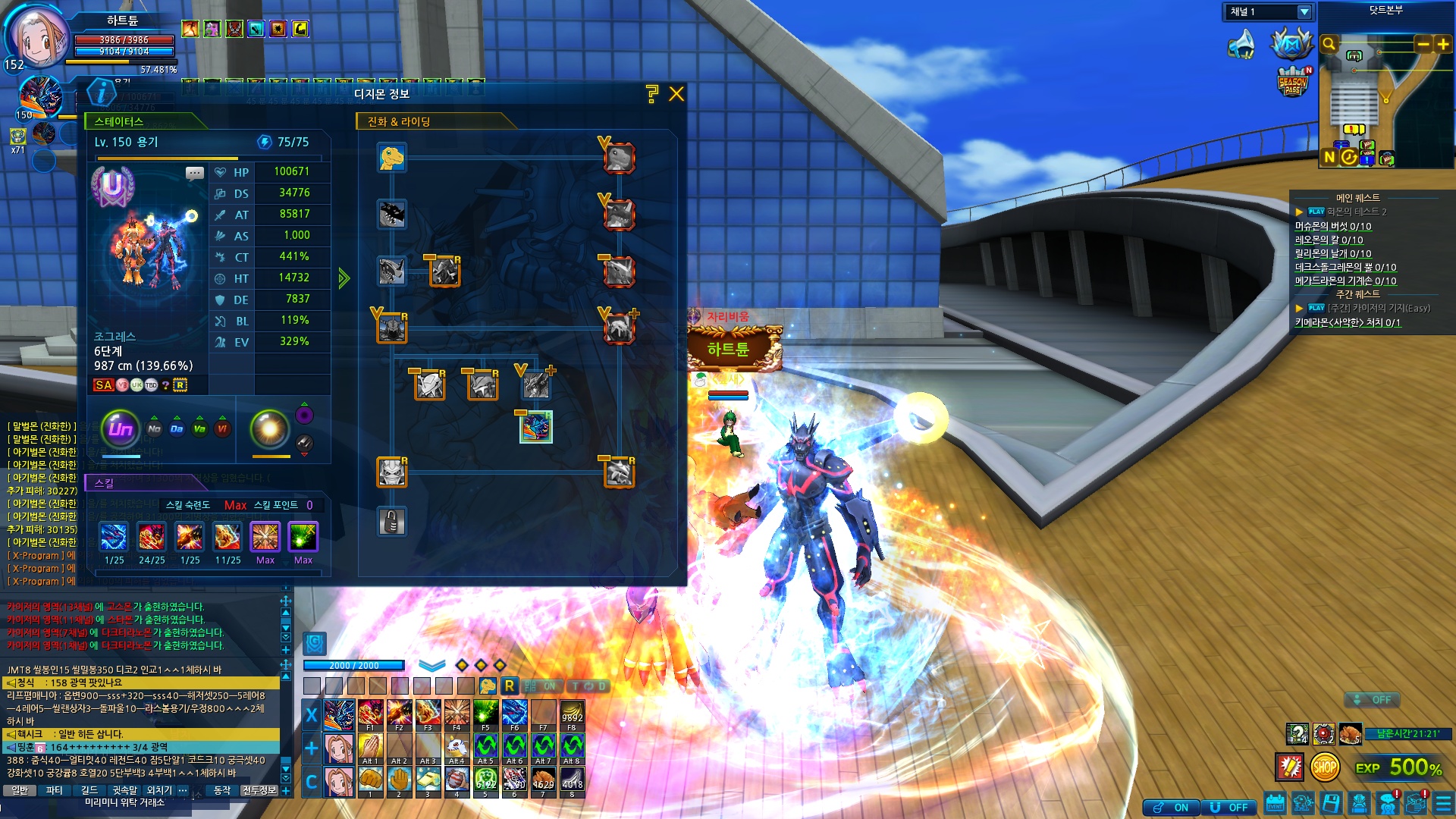Toggle the magnet OFF switch
1456x819 pixels.
click(x=1229, y=808)
